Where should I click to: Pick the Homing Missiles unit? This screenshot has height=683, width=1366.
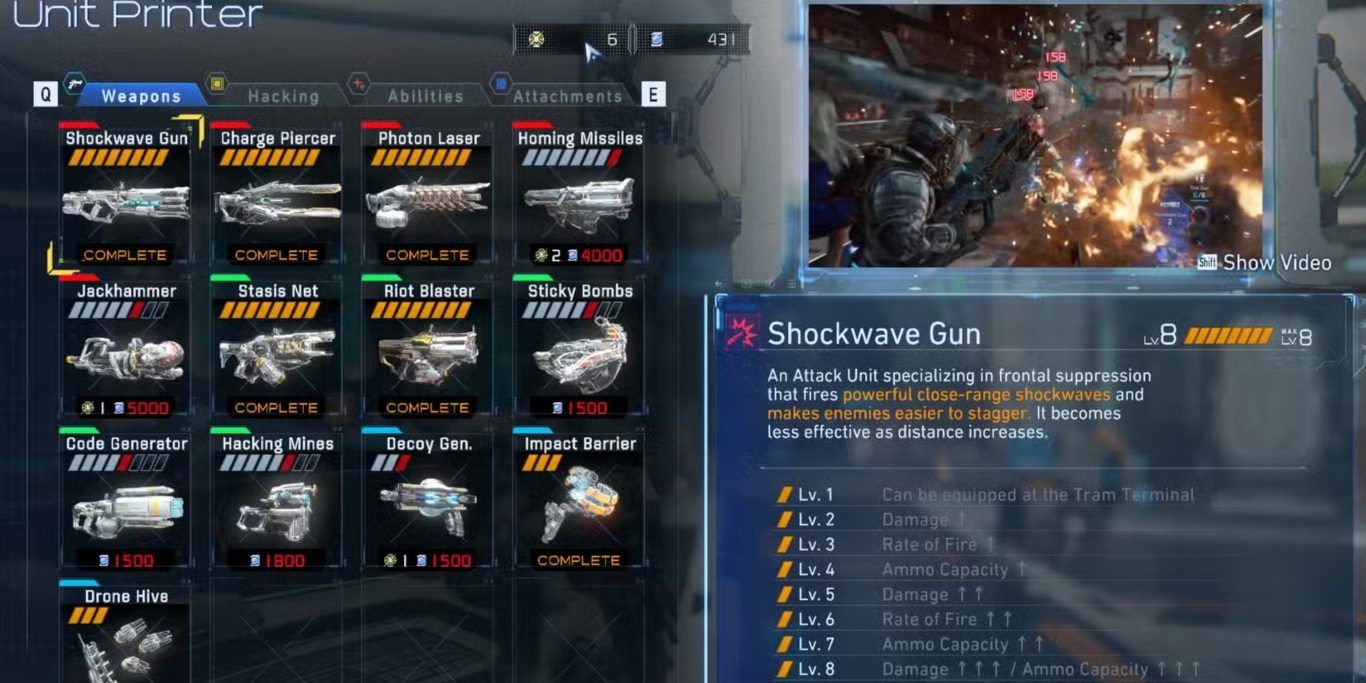pyautogui.click(x=579, y=196)
